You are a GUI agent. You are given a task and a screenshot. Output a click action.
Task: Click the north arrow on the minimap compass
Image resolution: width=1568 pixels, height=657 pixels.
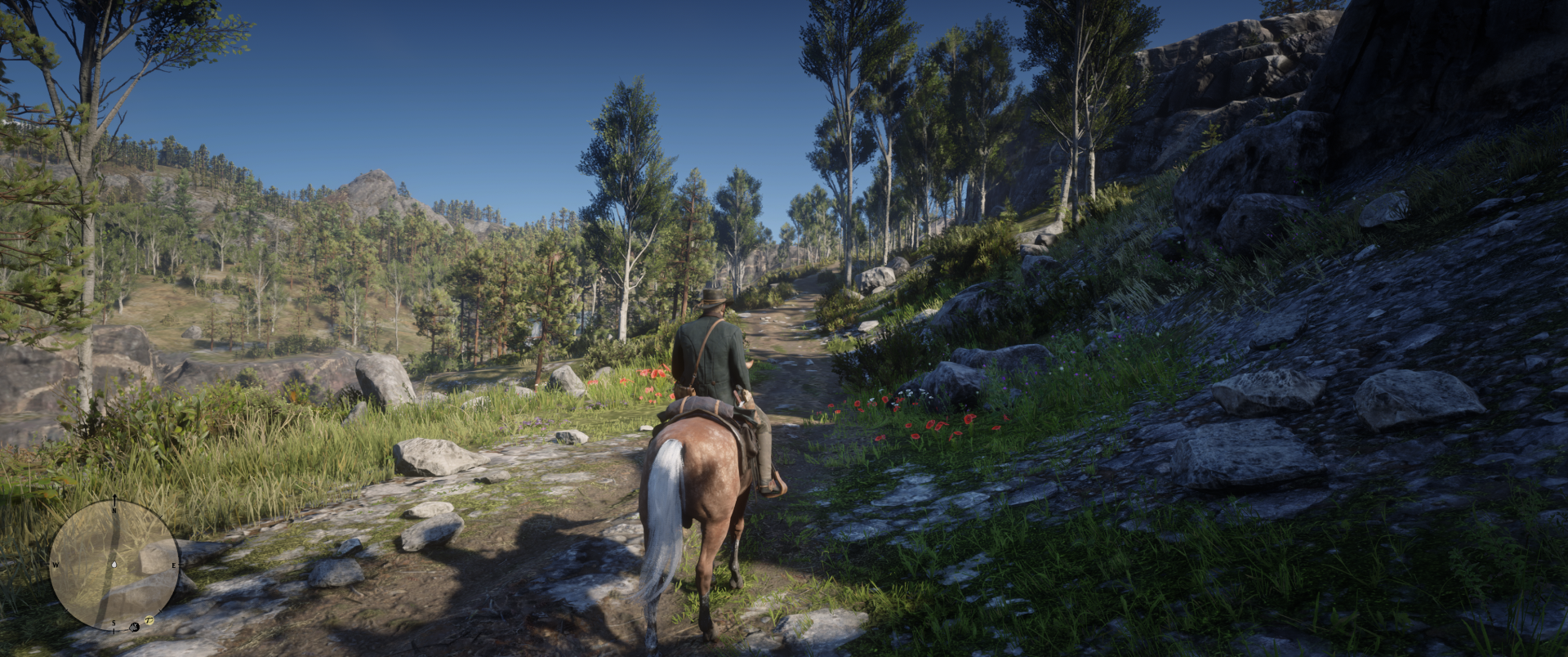click(115, 500)
